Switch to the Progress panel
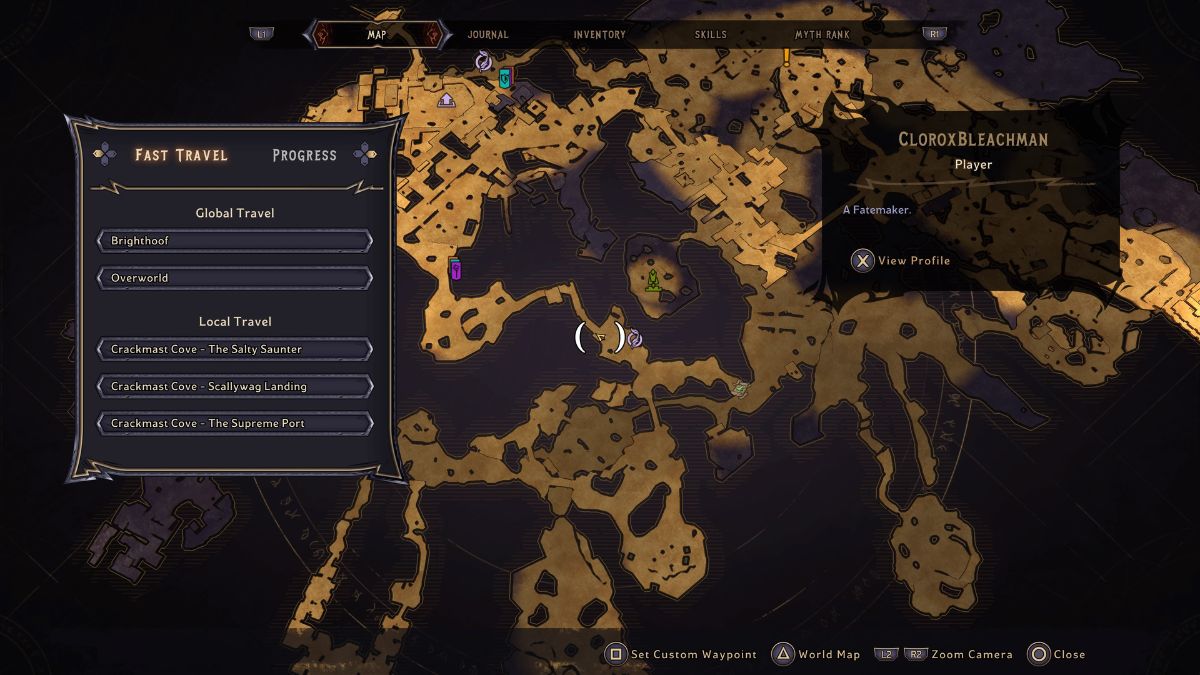Viewport: 1200px width, 675px height. [304, 155]
